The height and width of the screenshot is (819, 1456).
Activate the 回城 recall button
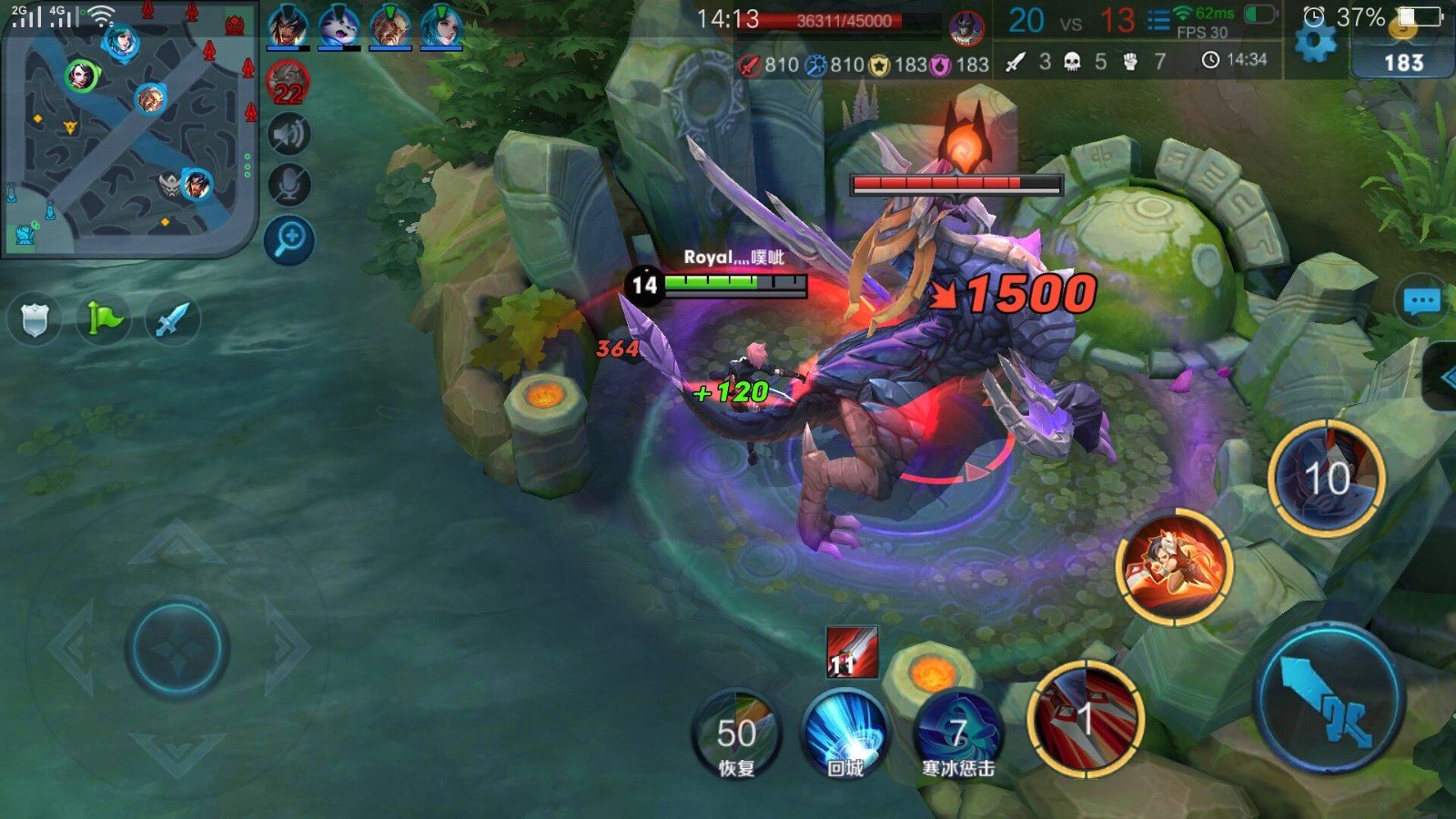[x=845, y=735]
